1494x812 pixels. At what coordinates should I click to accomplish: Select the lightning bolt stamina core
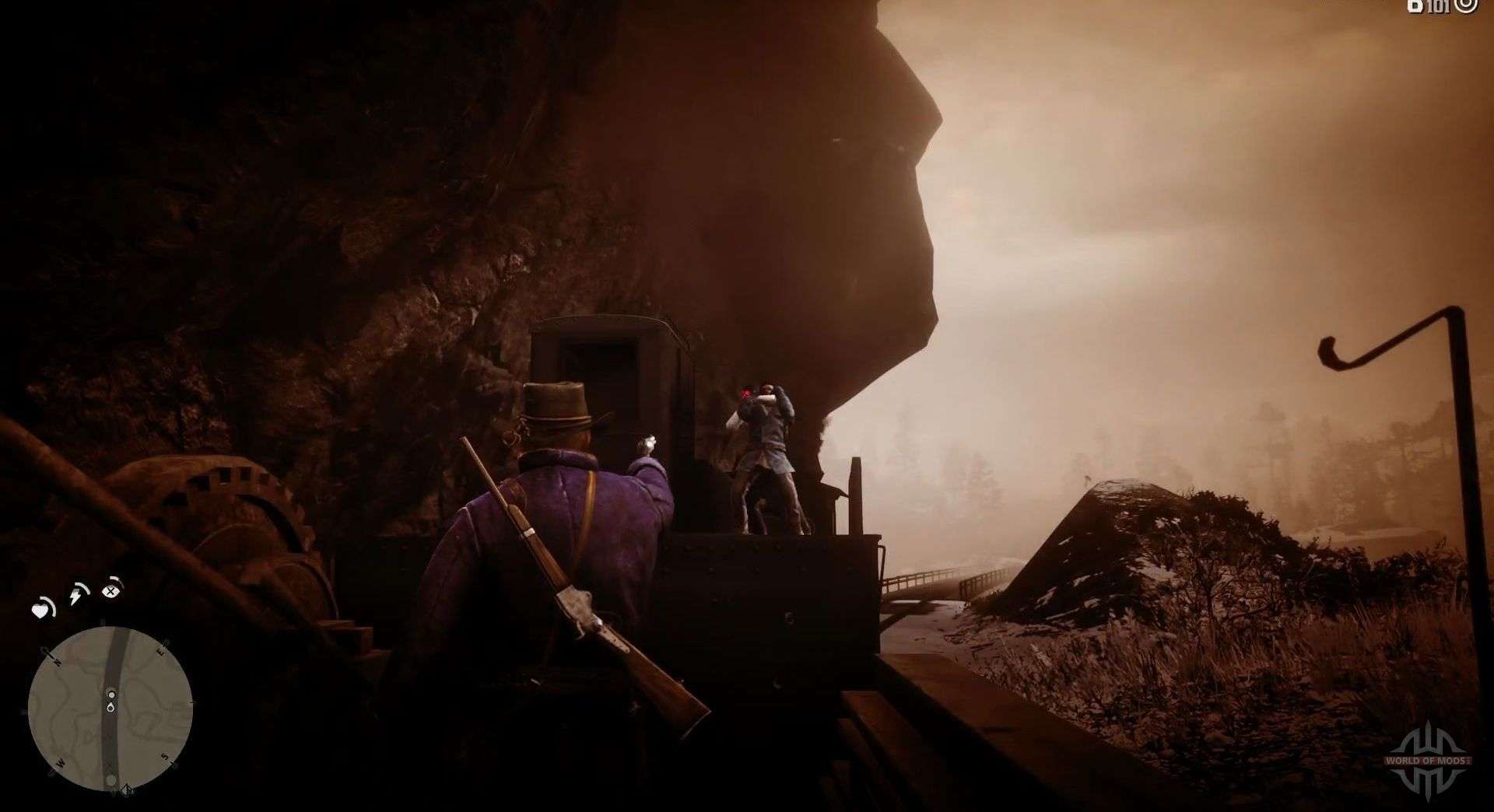click(x=78, y=596)
